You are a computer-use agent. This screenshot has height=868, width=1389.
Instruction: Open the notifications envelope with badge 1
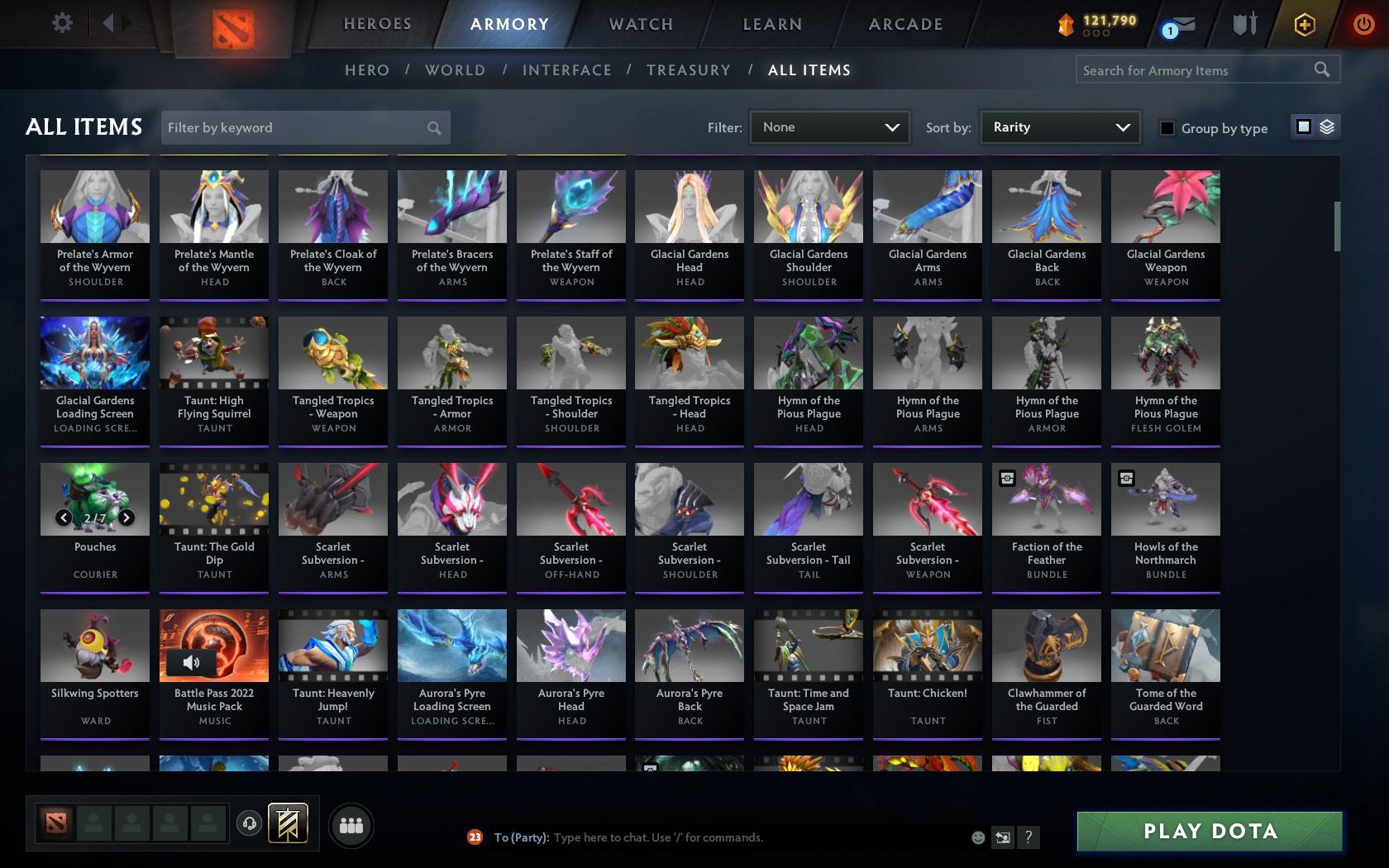[x=1179, y=25]
